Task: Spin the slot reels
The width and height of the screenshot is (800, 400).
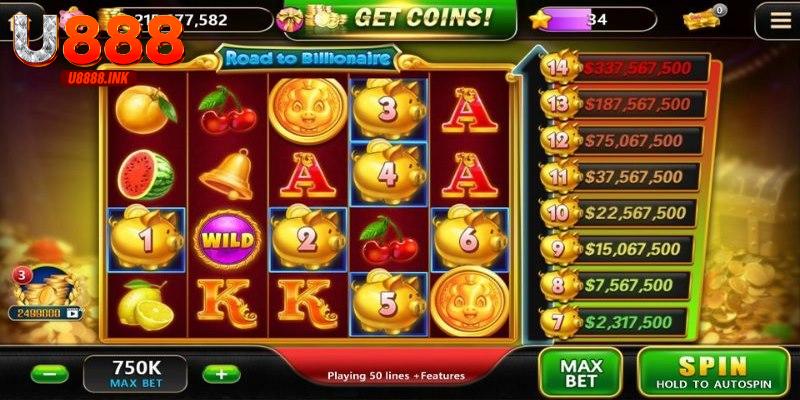Action: click(x=714, y=372)
